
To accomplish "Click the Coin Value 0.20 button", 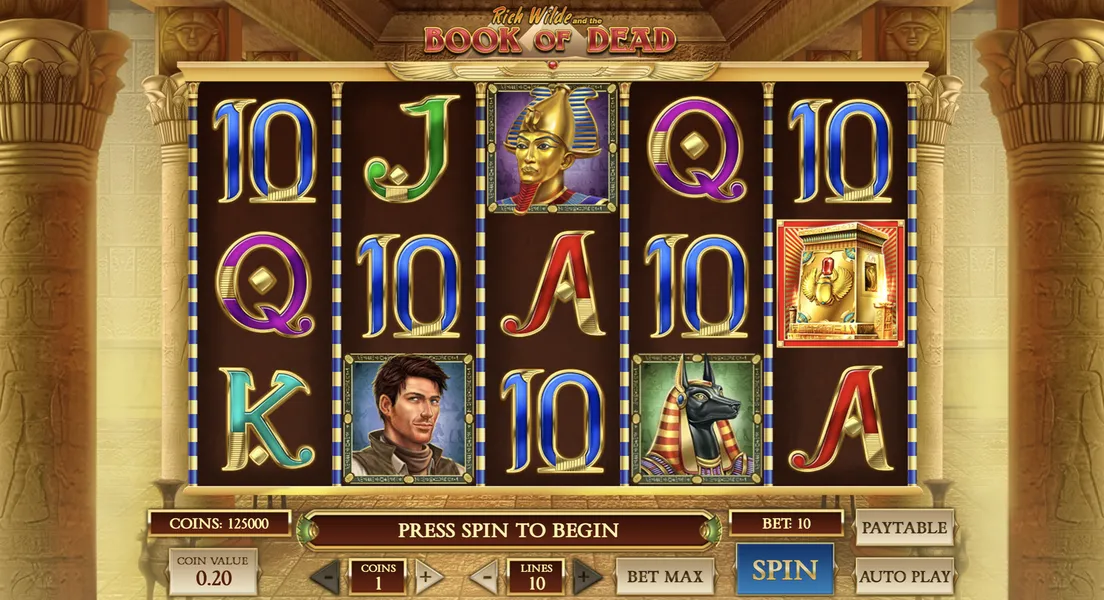I will tap(212, 571).
